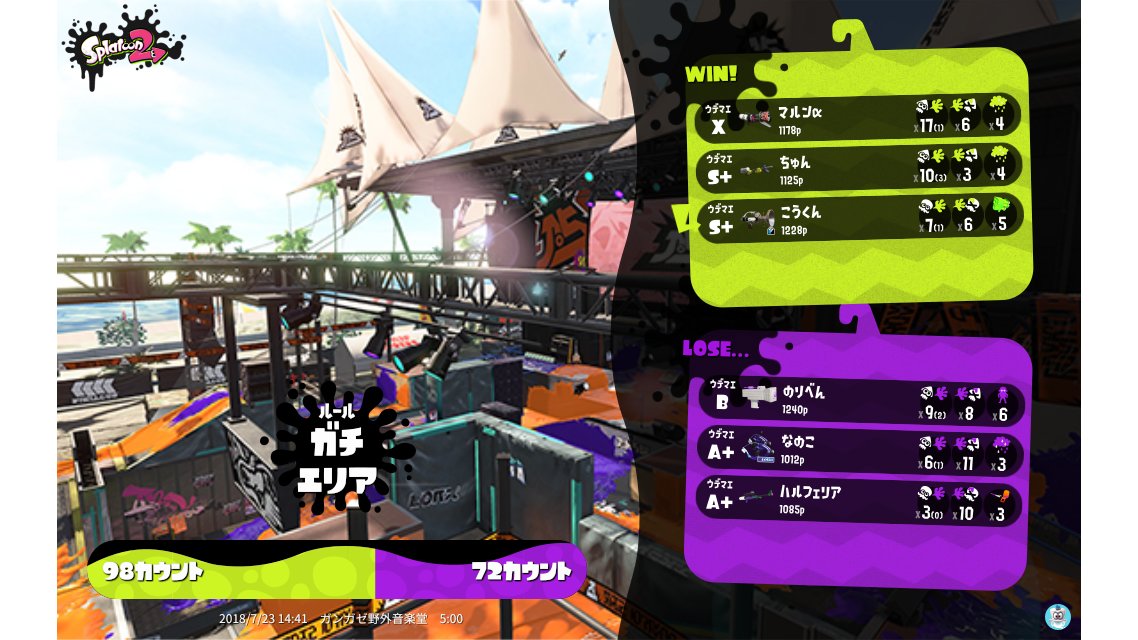Open ハルフェリア's result row

[858, 502]
